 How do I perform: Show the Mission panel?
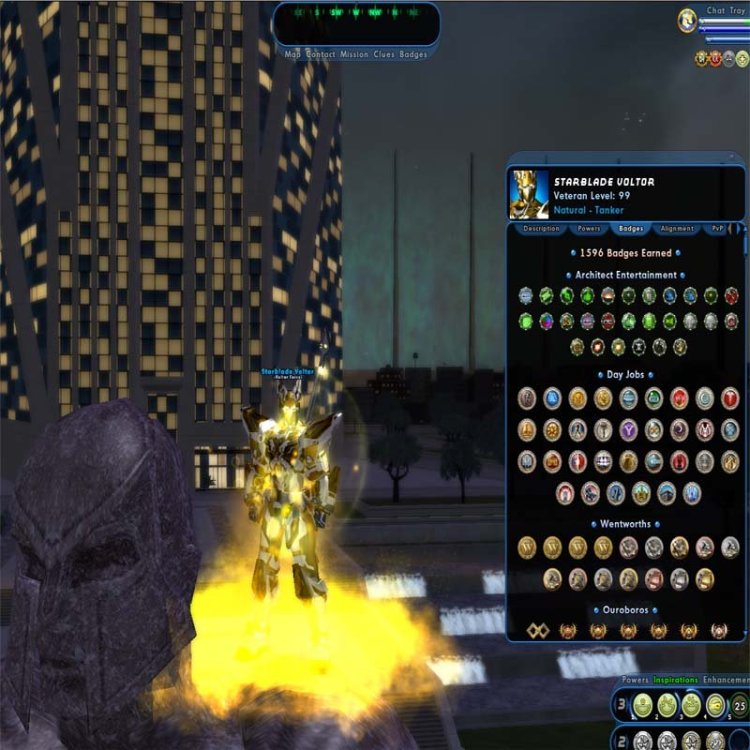click(x=355, y=55)
